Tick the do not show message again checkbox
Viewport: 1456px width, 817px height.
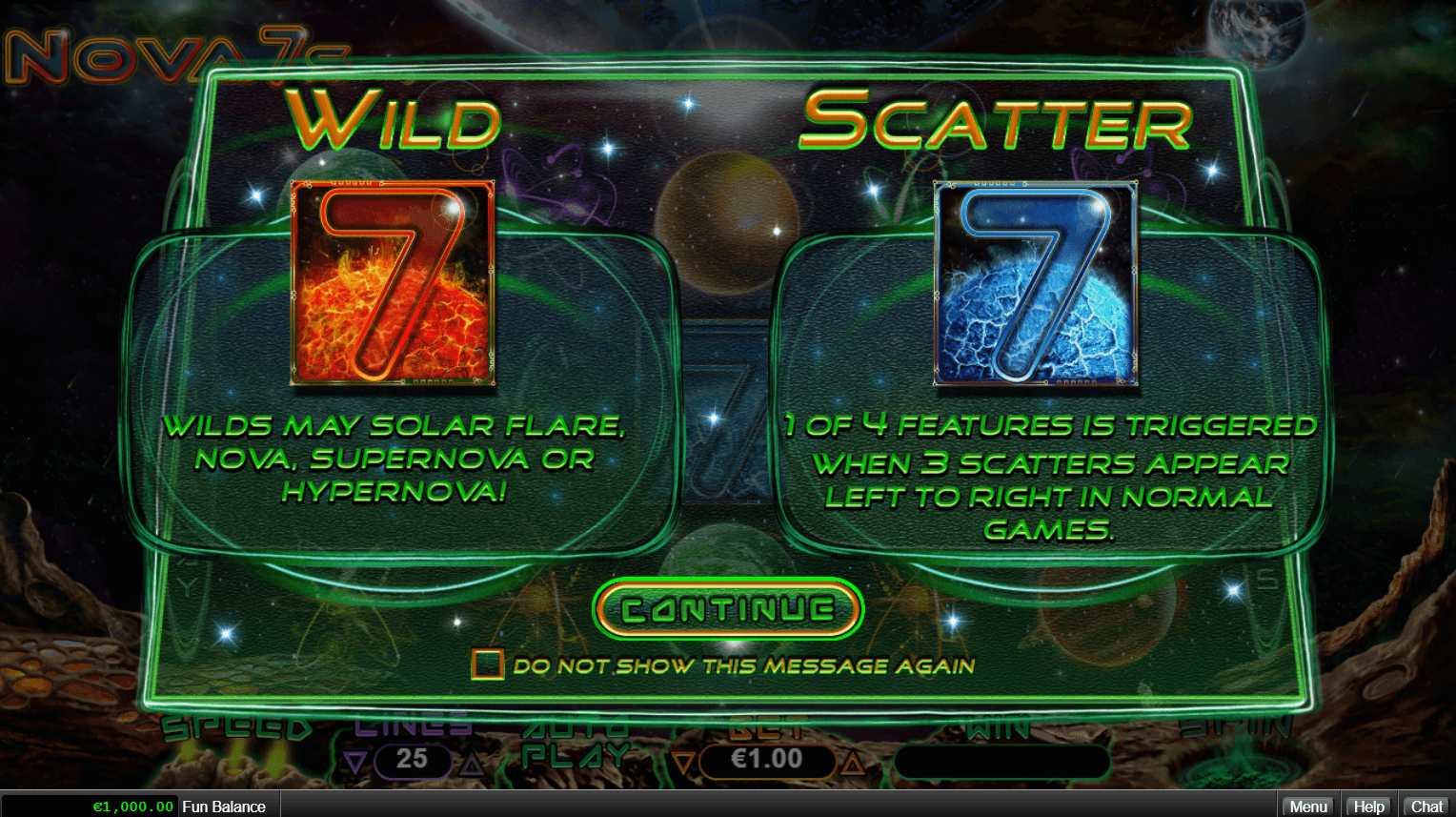click(487, 664)
